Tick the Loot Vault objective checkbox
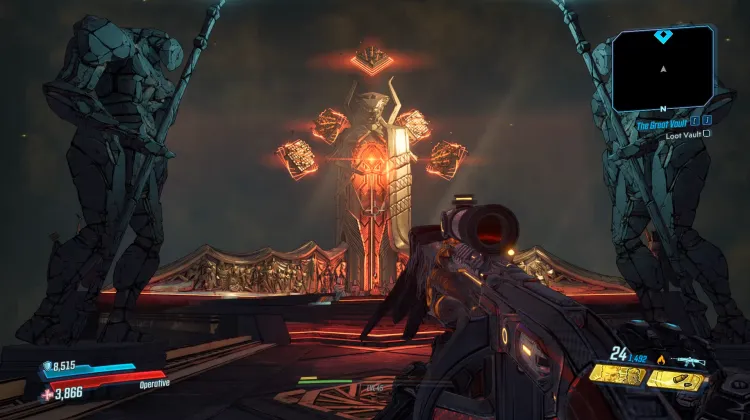The image size is (750, 420). [707, 133]
